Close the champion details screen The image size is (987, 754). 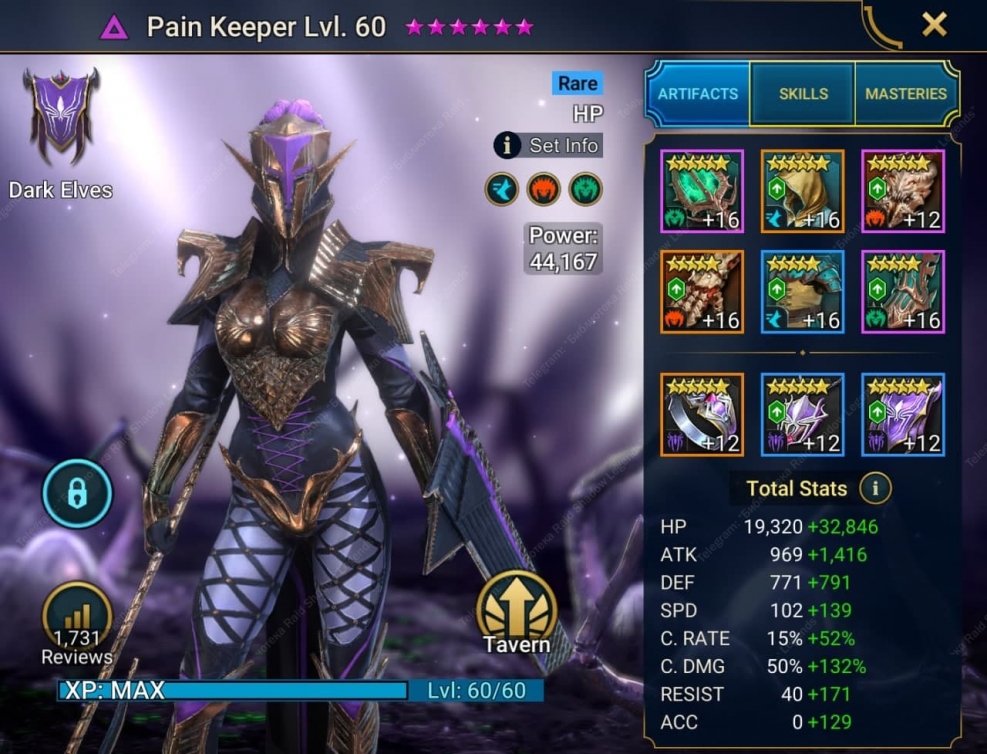tap(934, 25)
